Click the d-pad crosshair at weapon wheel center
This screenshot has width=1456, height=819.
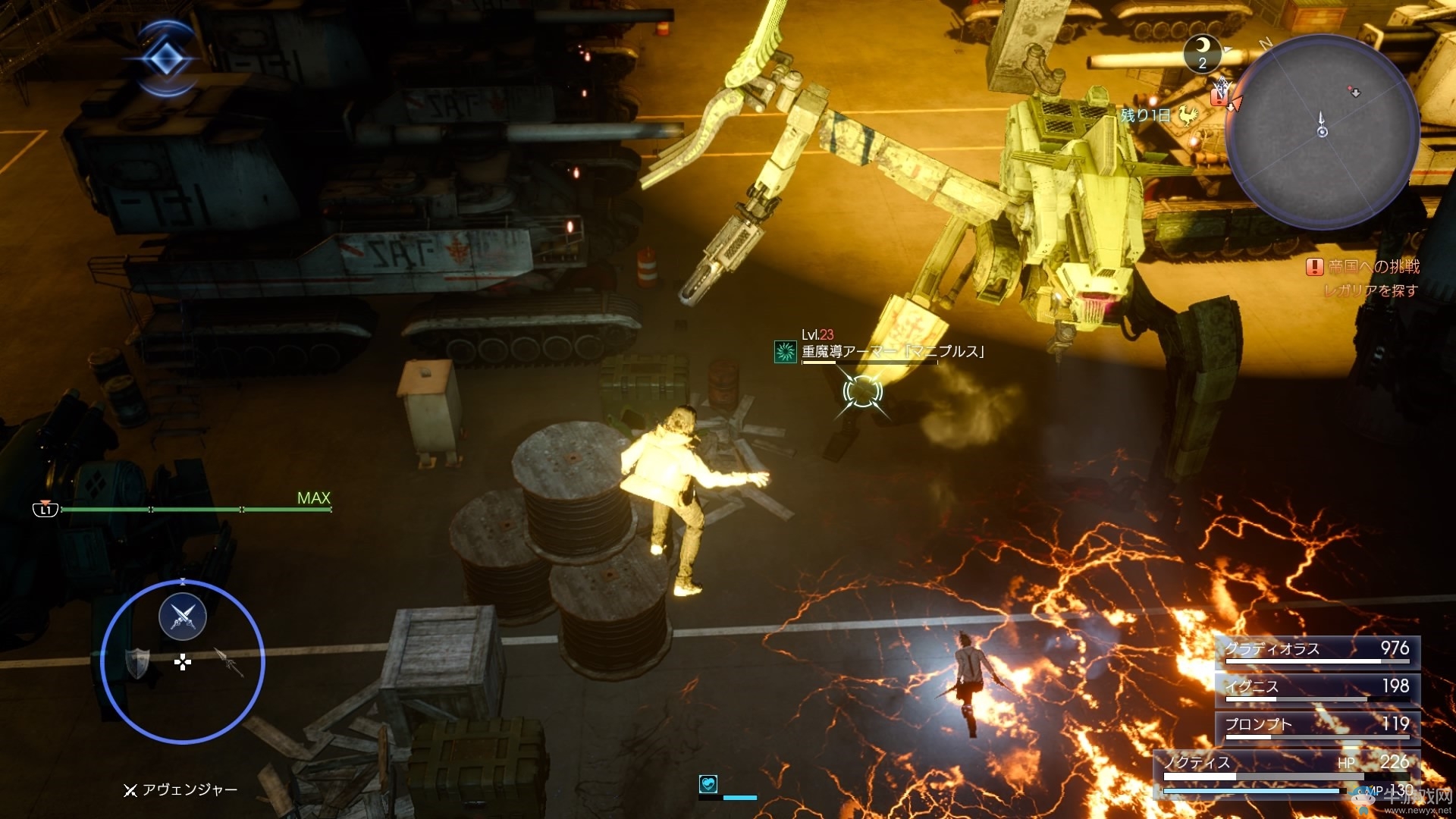point(183,663)
